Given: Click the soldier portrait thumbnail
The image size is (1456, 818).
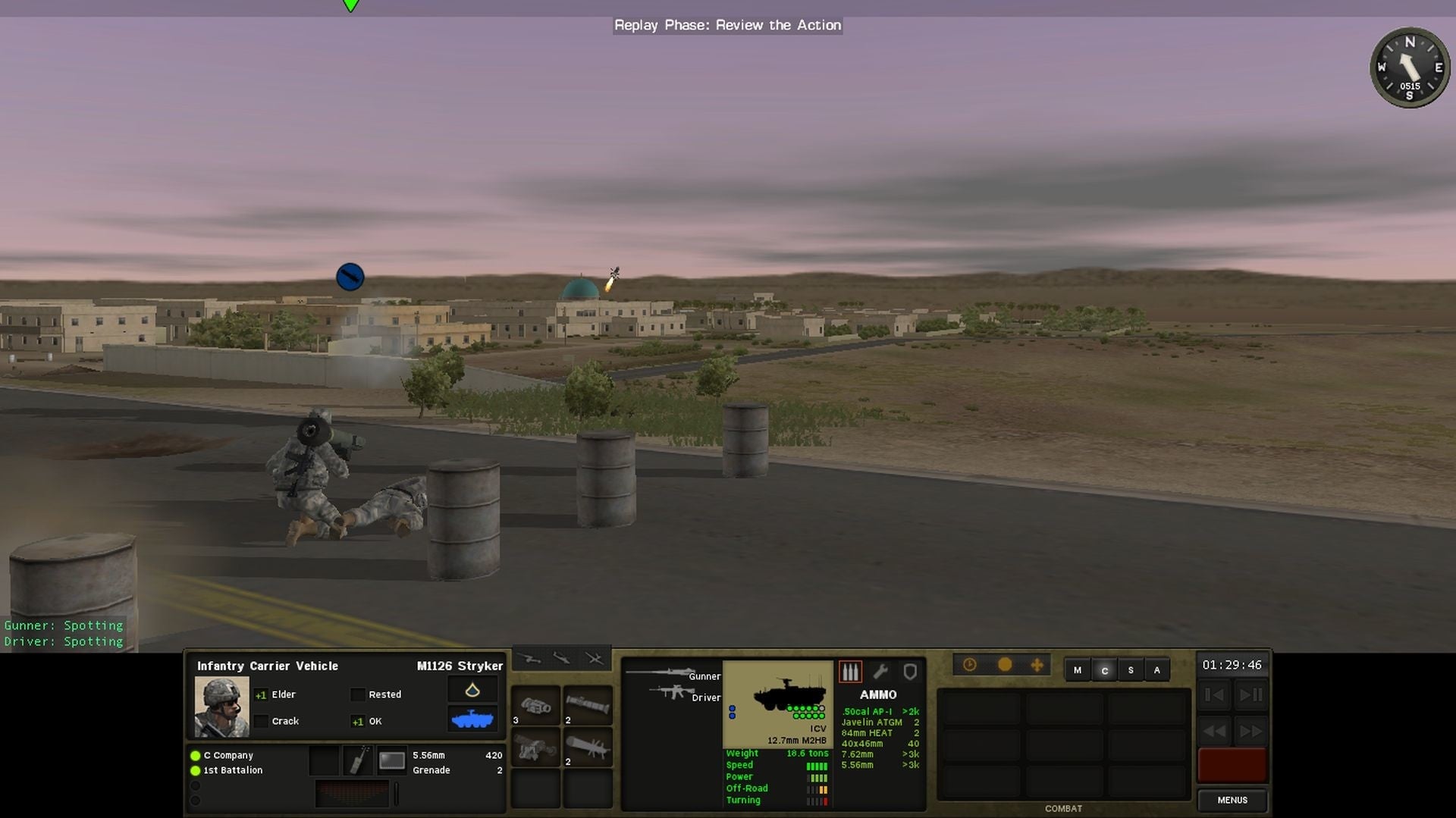Looking at the screenshot, I should 221,707.
